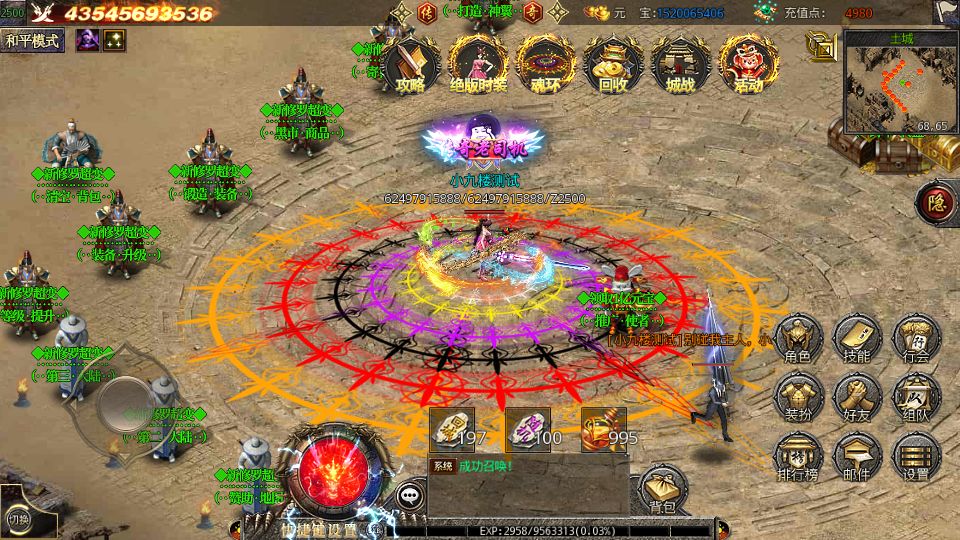Open the 排行榜 rankings board
Image resolution: width=960 pixels, height=540 pixels.
point(798,456)
